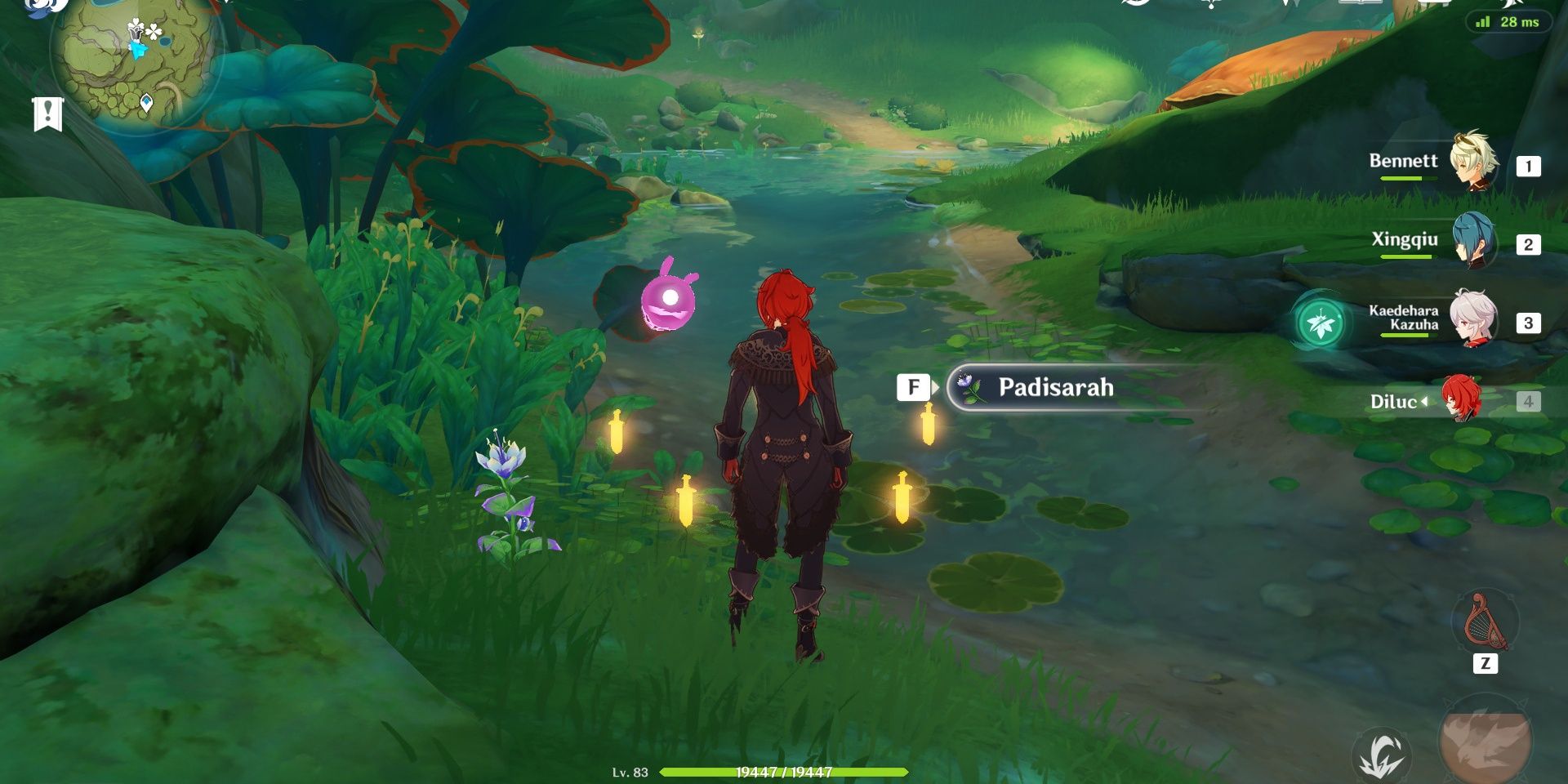Click the water-drop icon at top of screen

click(x=1211, y=7)
